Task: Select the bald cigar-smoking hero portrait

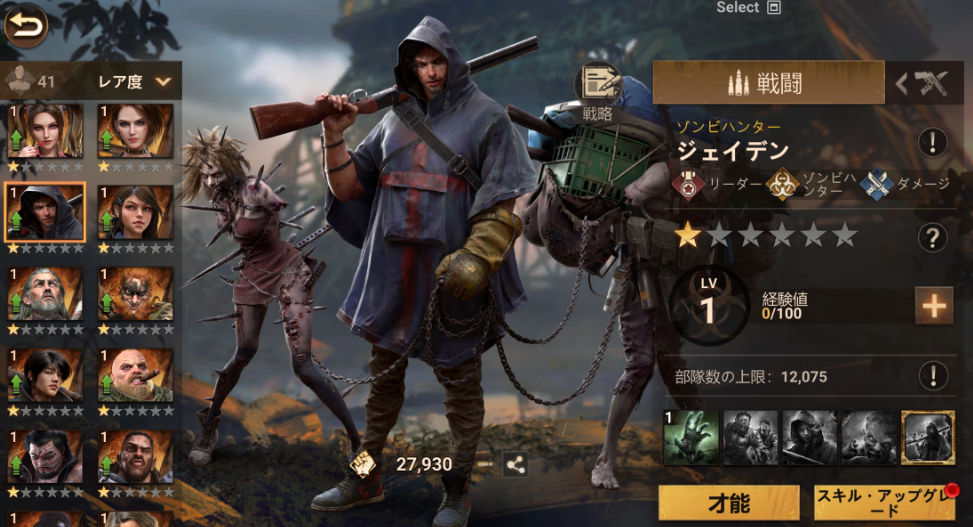Action: pos(135,374)
